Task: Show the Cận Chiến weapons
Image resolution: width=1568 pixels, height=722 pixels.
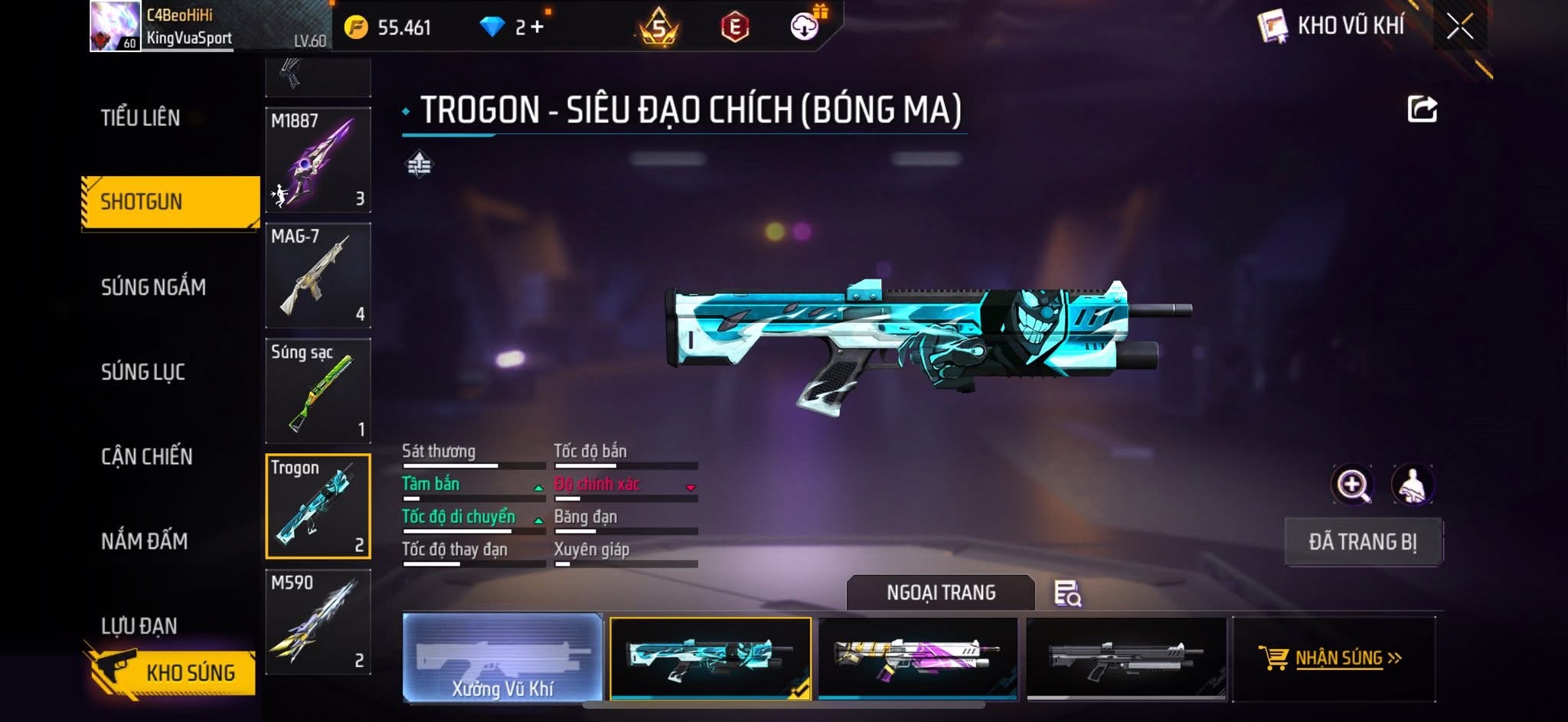Action: pyautogui.click(x=147, y=457)
